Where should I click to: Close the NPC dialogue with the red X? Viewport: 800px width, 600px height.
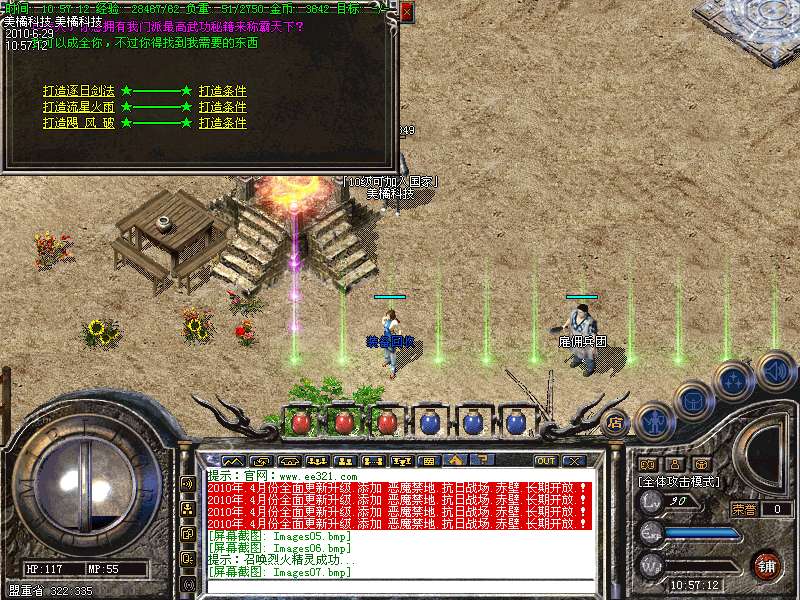point(406,12)
